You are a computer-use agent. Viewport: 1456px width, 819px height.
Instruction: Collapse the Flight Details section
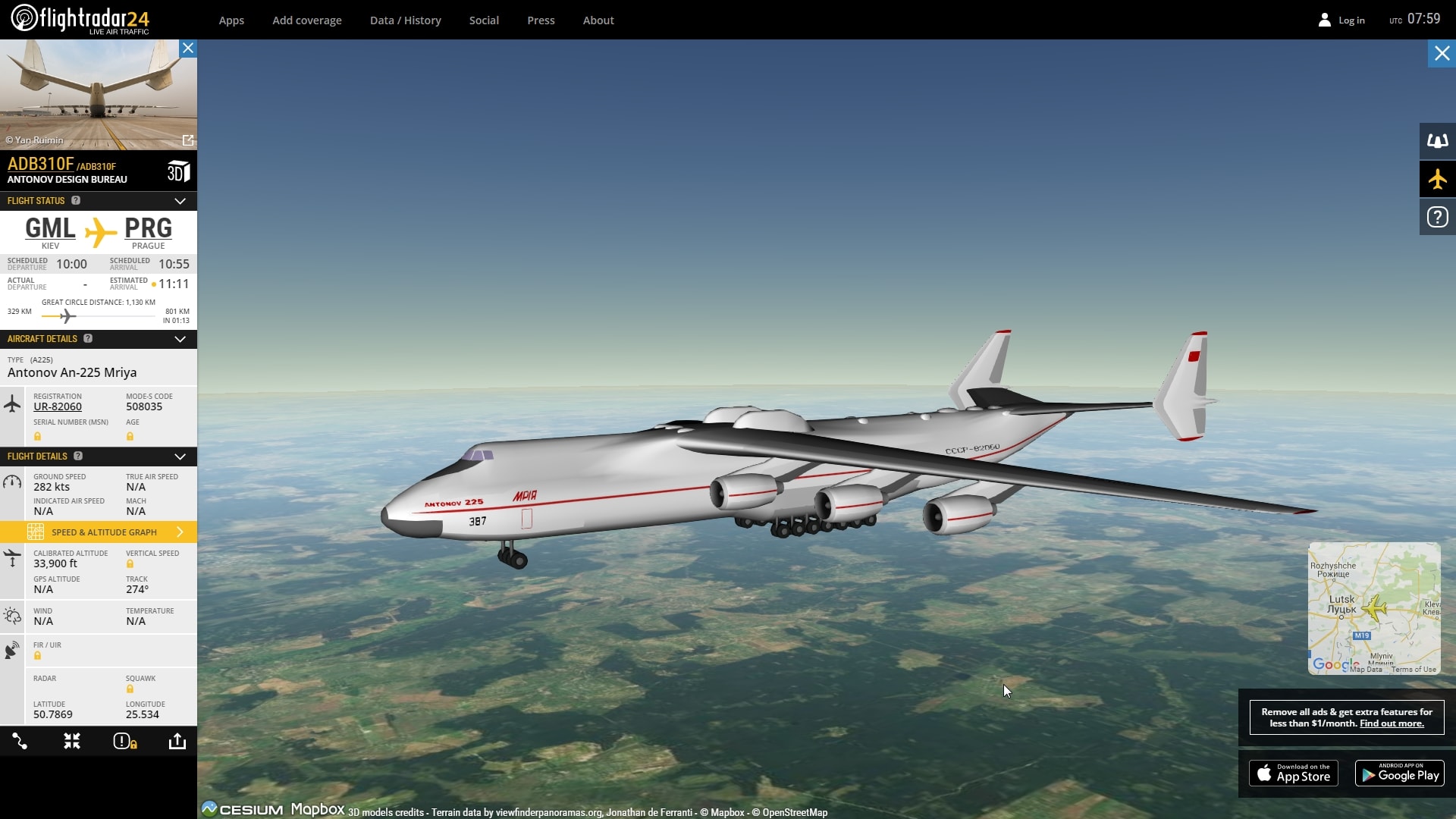(x=180, y=457)
